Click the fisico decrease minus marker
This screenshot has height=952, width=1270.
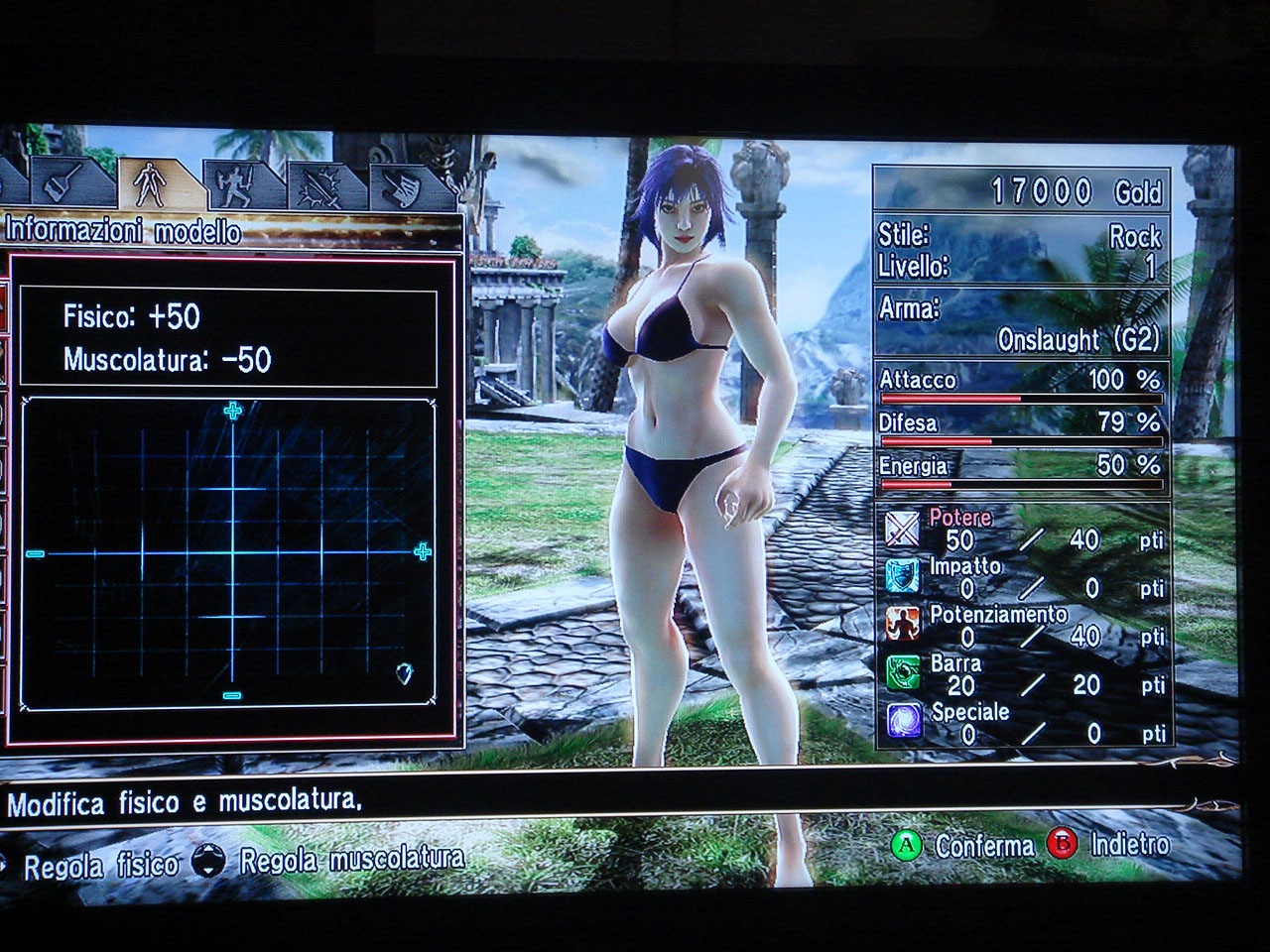(36, 553)
